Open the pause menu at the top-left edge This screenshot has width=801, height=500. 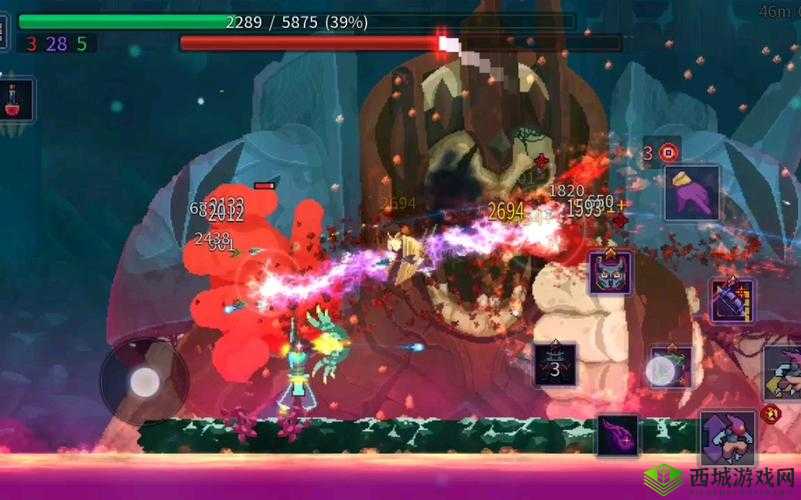(x=4, y=30)
